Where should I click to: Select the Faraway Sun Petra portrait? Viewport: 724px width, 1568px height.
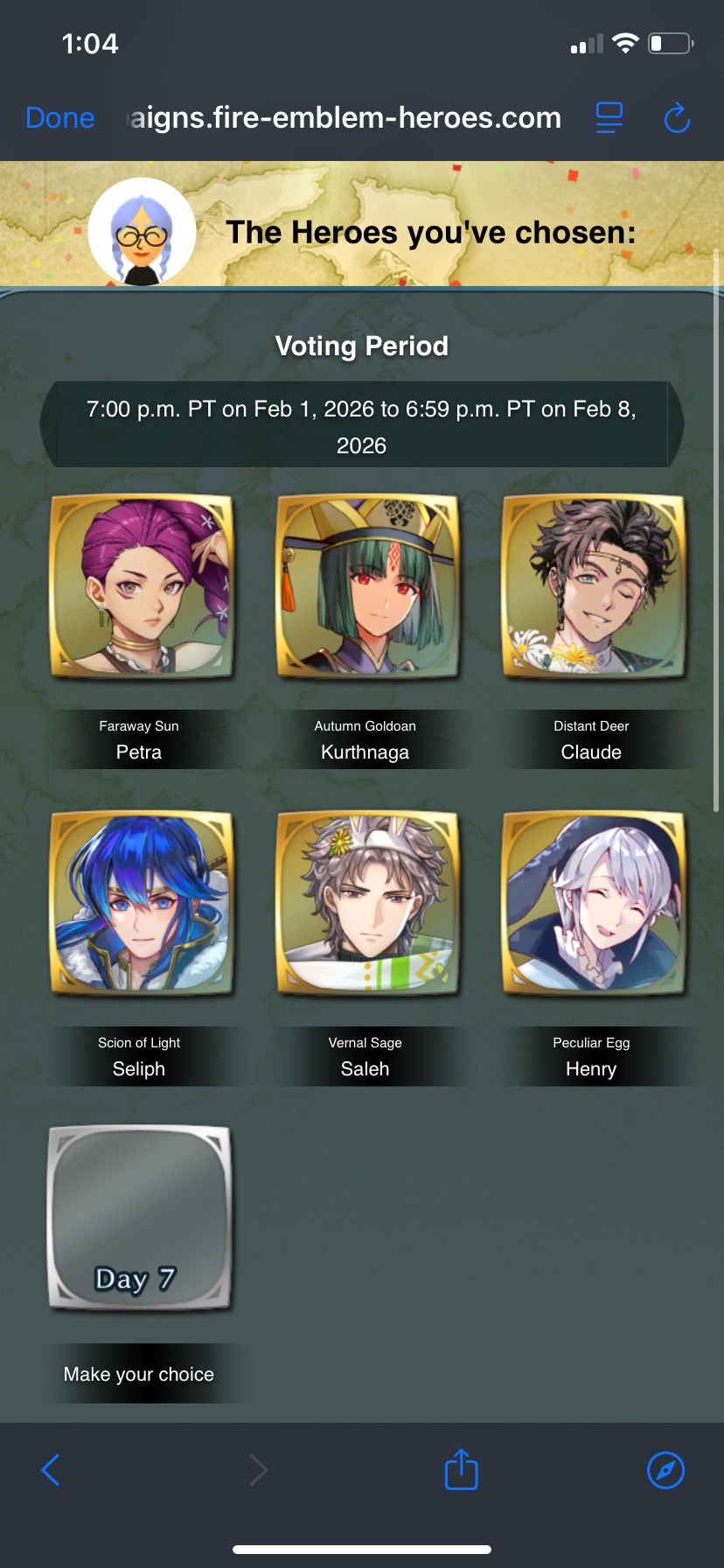click(142, 586)
